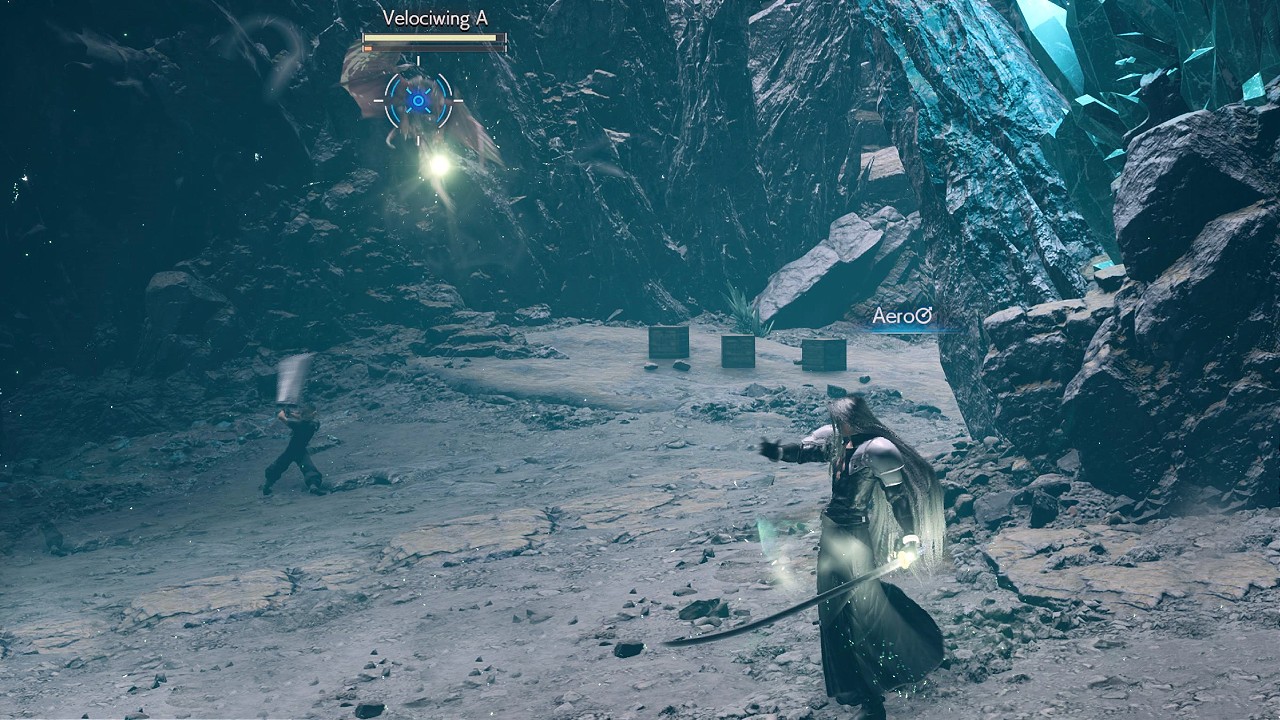Screen dimensions: 1280x720
Task: Select the lock-on reticle on Velociwing A
Action: tap(418, 100)
